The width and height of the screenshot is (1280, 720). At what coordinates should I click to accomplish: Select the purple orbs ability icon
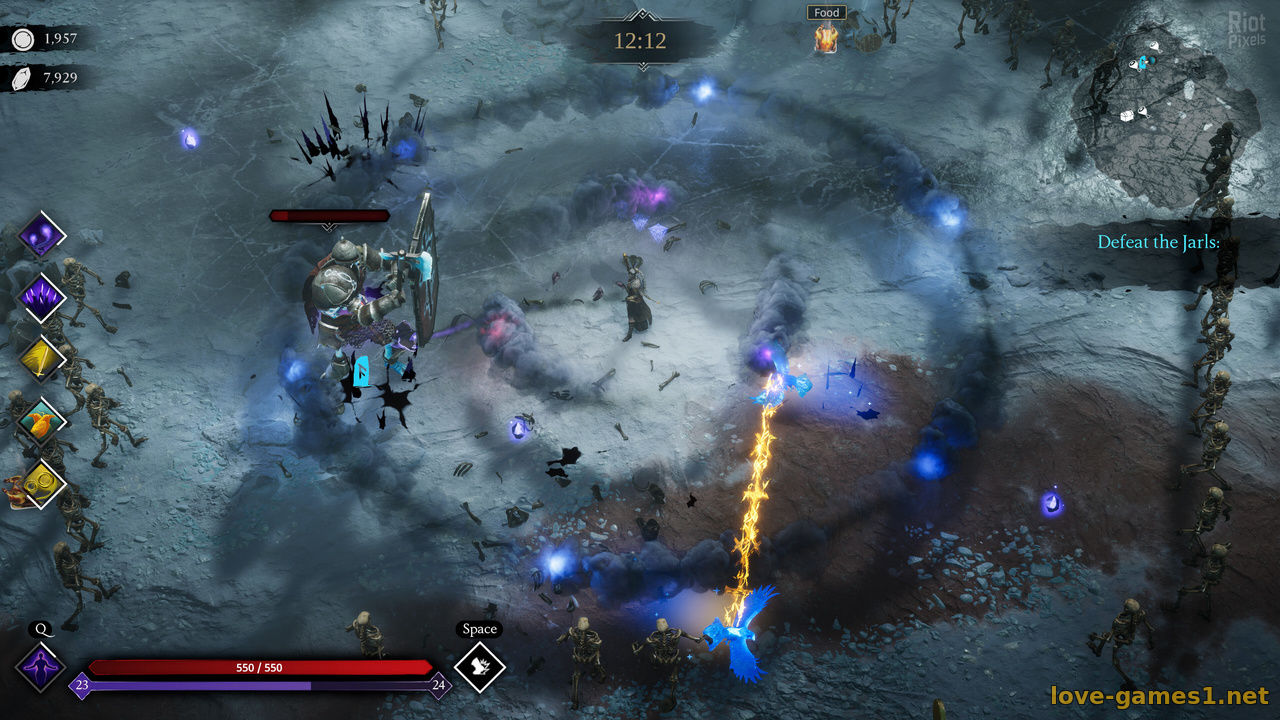[42, 235]
